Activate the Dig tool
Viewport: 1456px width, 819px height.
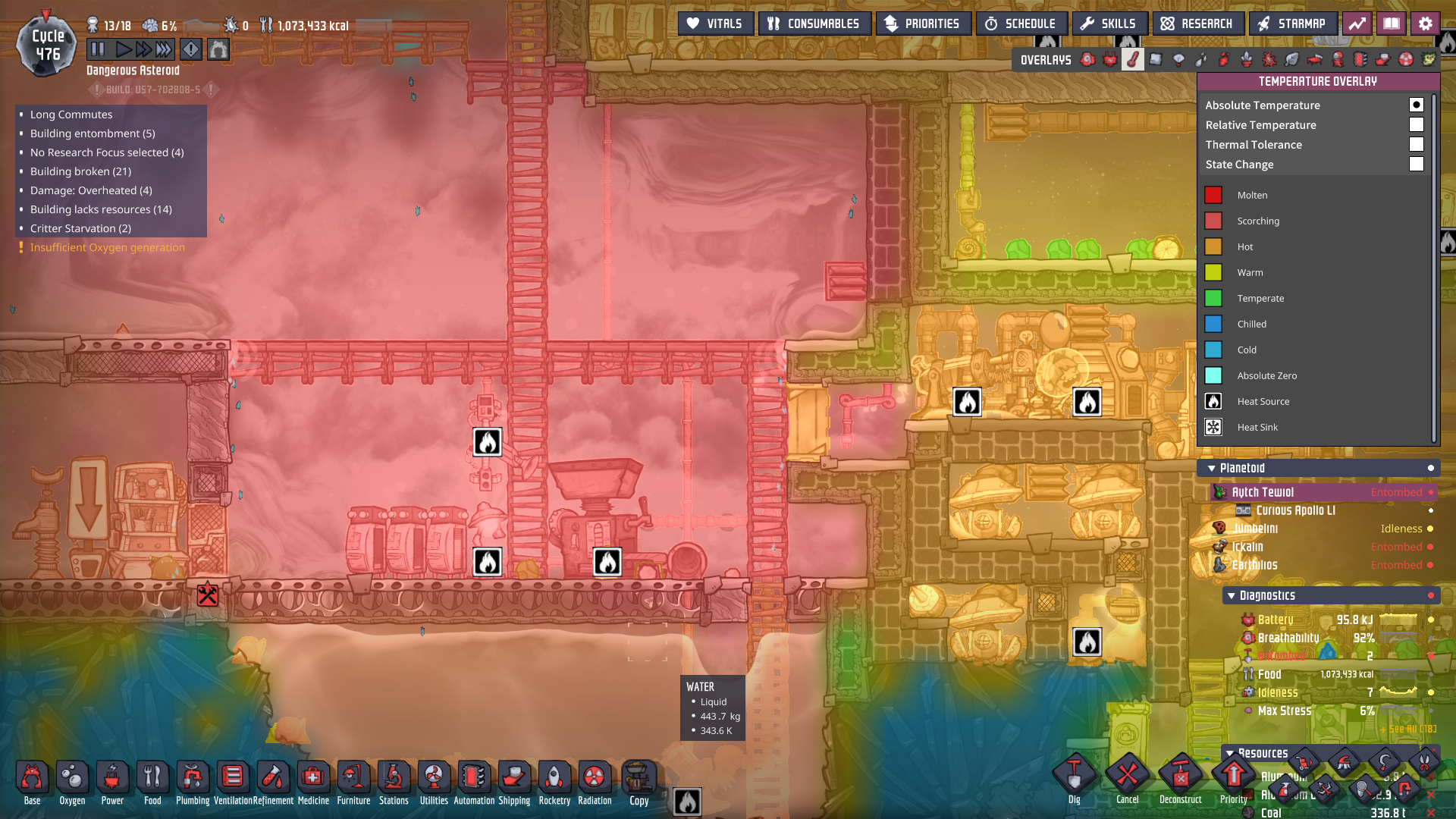click(x=1075, y=778)
